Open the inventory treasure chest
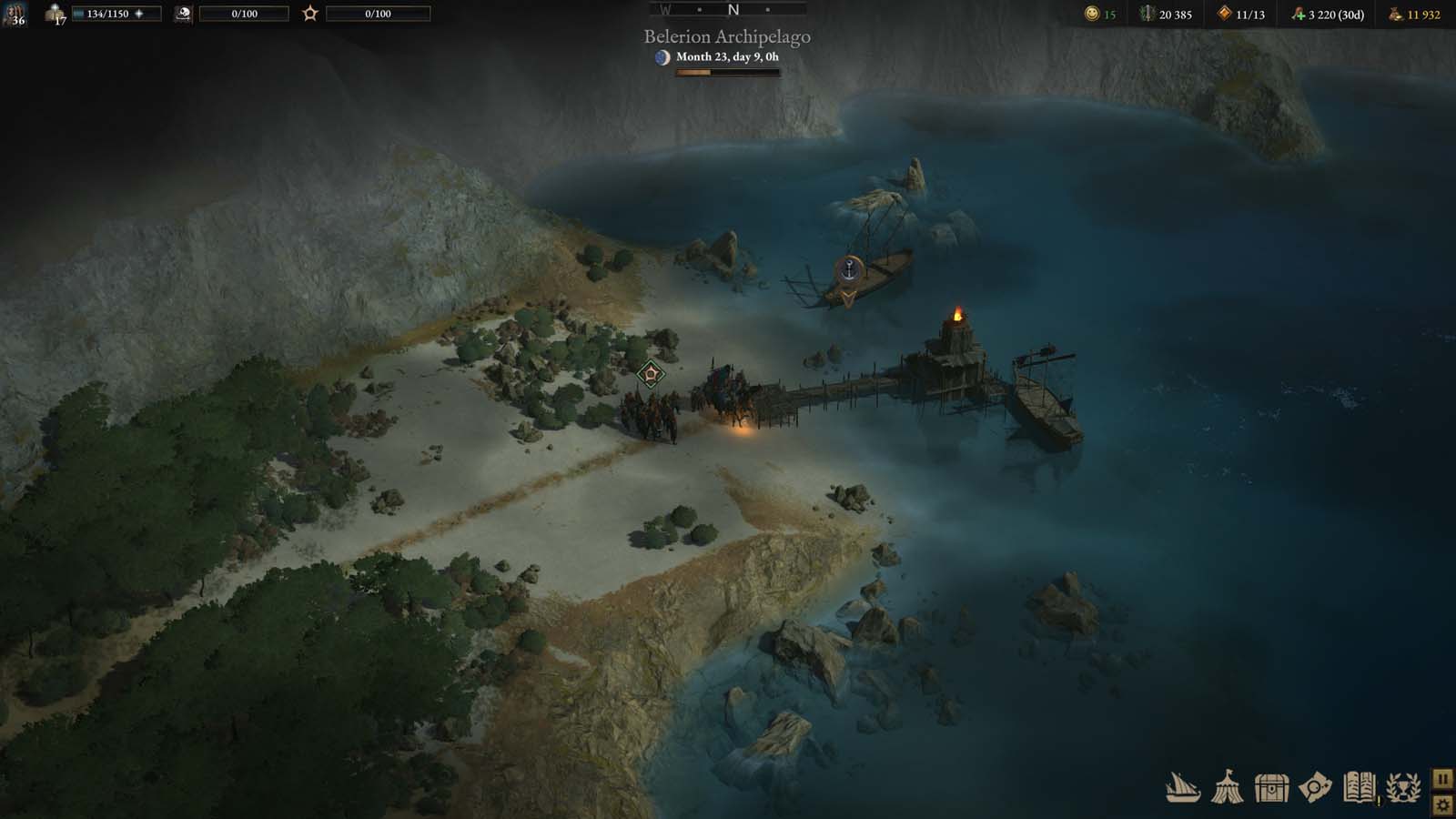This screenshot has height=819, width=1456. pyautogui.click(x=1271, y=787)
